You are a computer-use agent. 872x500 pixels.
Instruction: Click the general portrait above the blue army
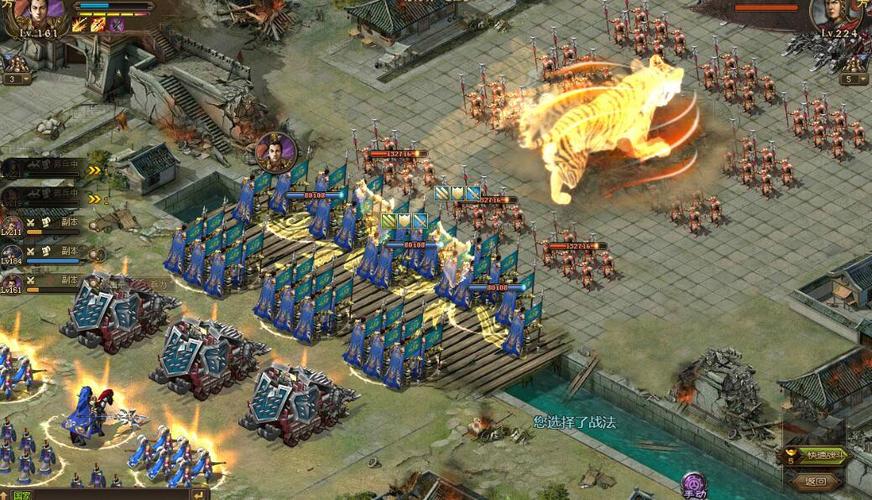276,153
